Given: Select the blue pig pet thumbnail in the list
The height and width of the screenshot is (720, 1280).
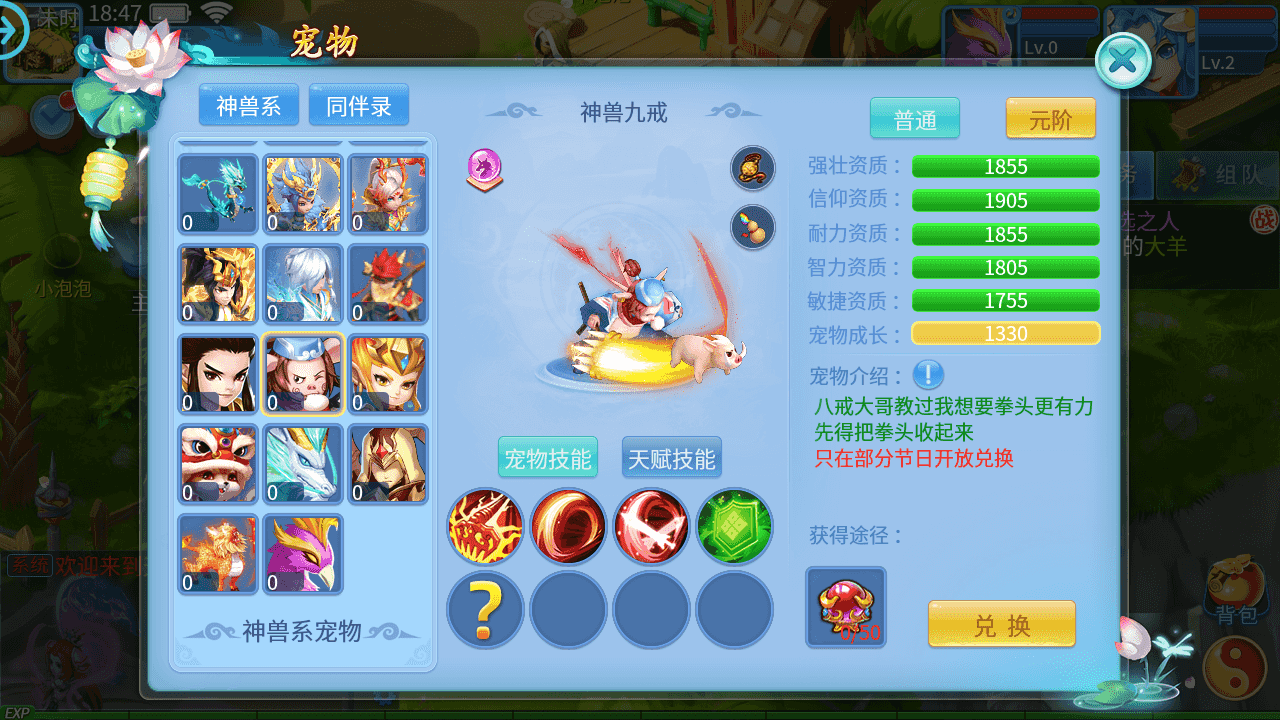Looking at the screenshot, I should click(x=303, y=374).
